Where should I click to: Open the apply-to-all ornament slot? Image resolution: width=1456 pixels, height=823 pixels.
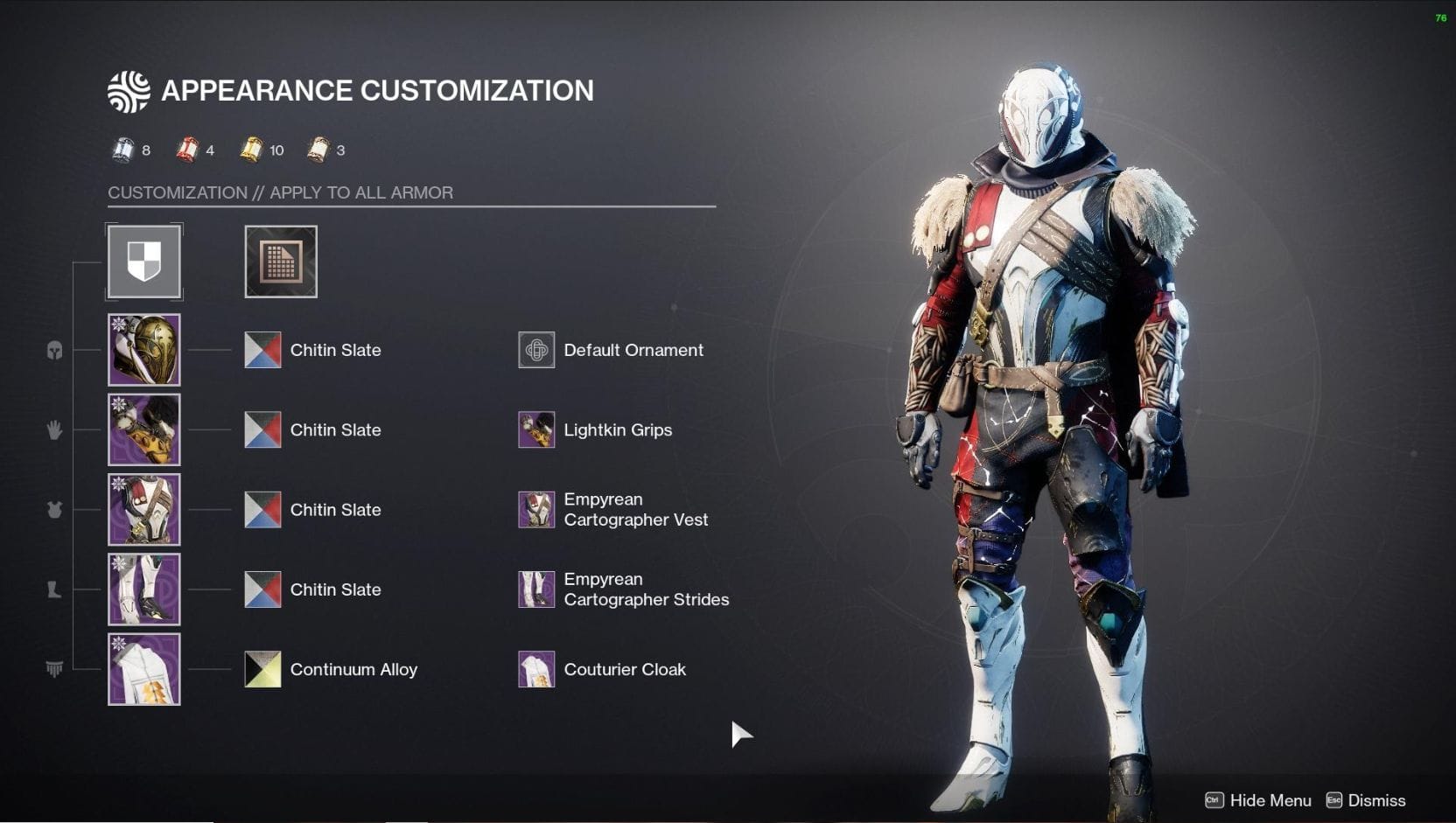(280, 261)
